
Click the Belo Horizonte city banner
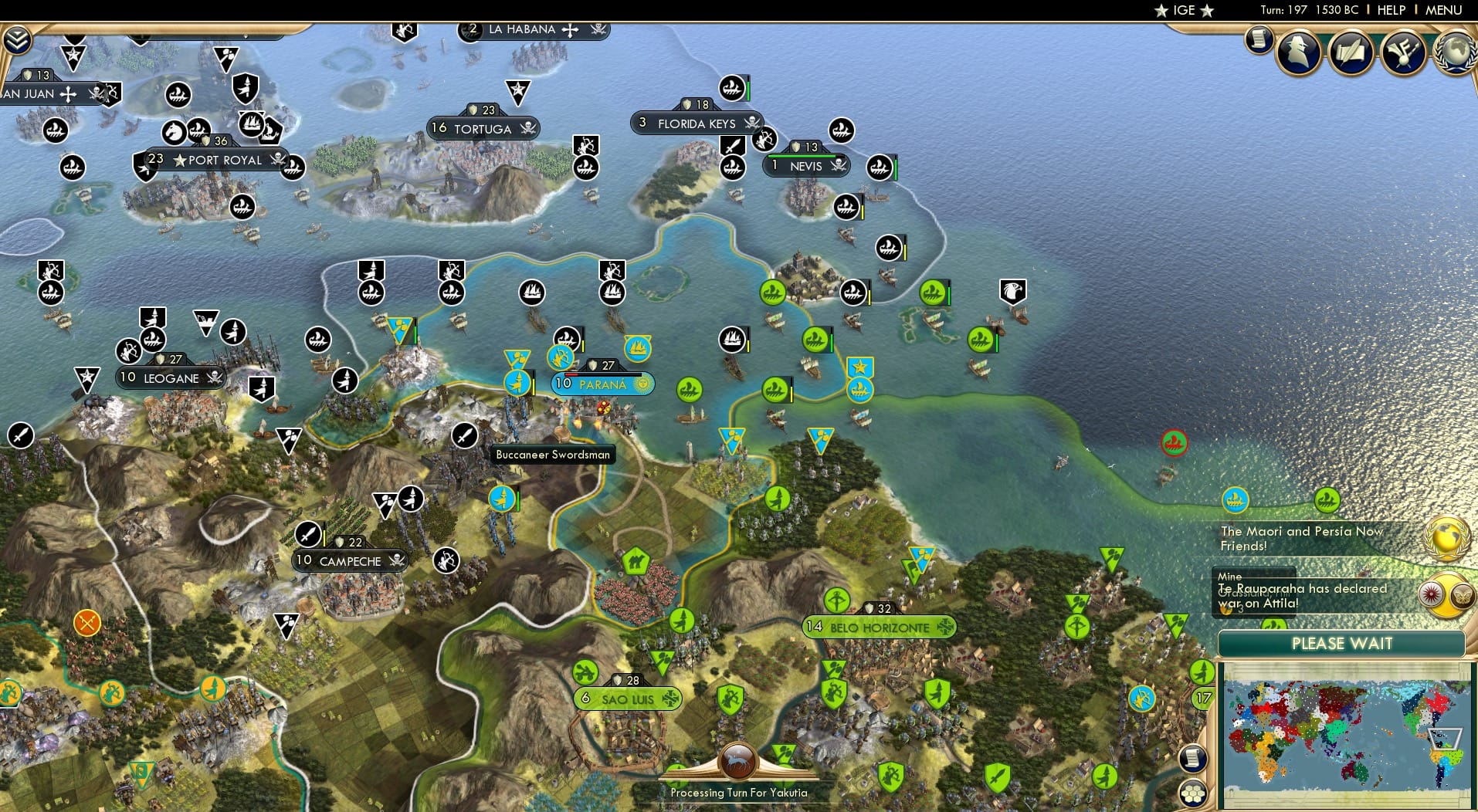880,628
